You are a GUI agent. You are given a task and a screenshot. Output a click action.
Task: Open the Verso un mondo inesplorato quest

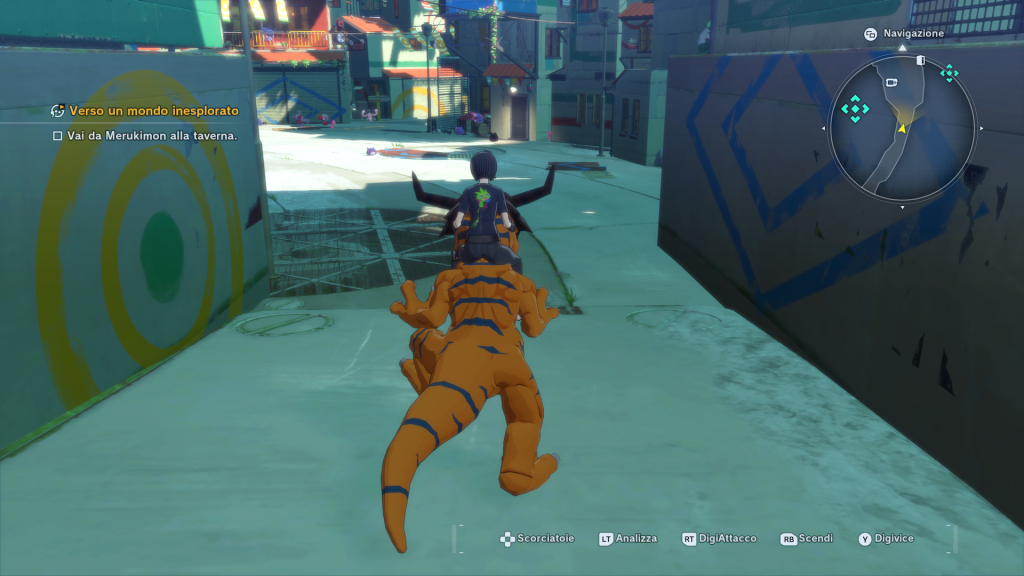153,111
